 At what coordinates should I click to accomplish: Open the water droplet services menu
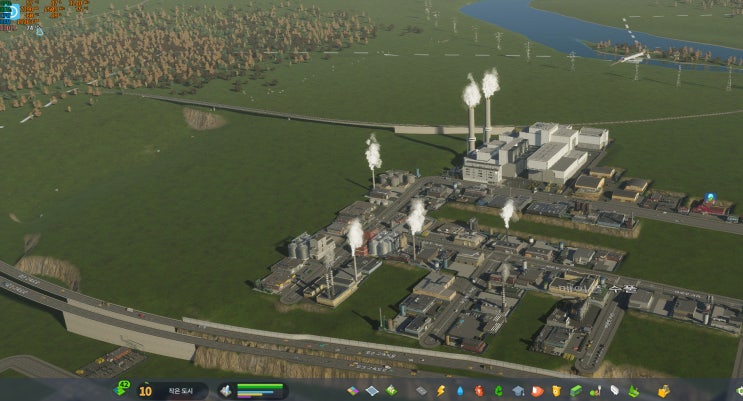point(460,390)
